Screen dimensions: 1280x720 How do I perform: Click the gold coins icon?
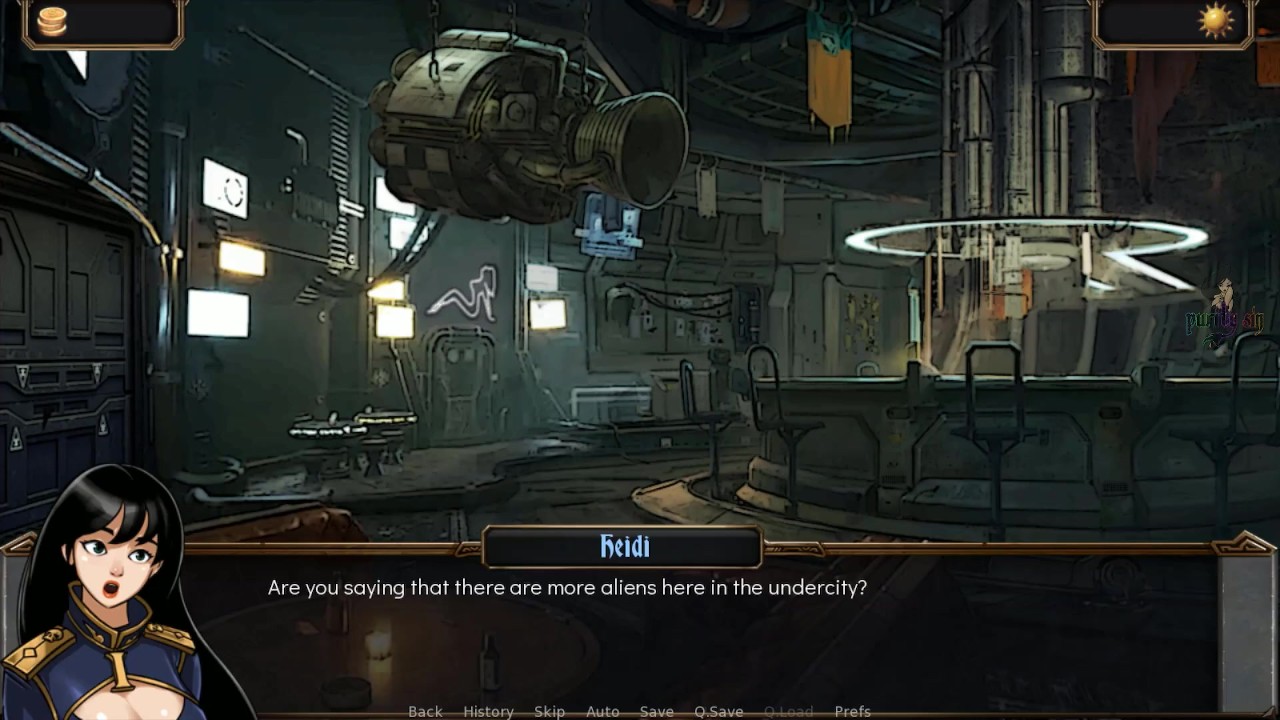coord(52,21)
